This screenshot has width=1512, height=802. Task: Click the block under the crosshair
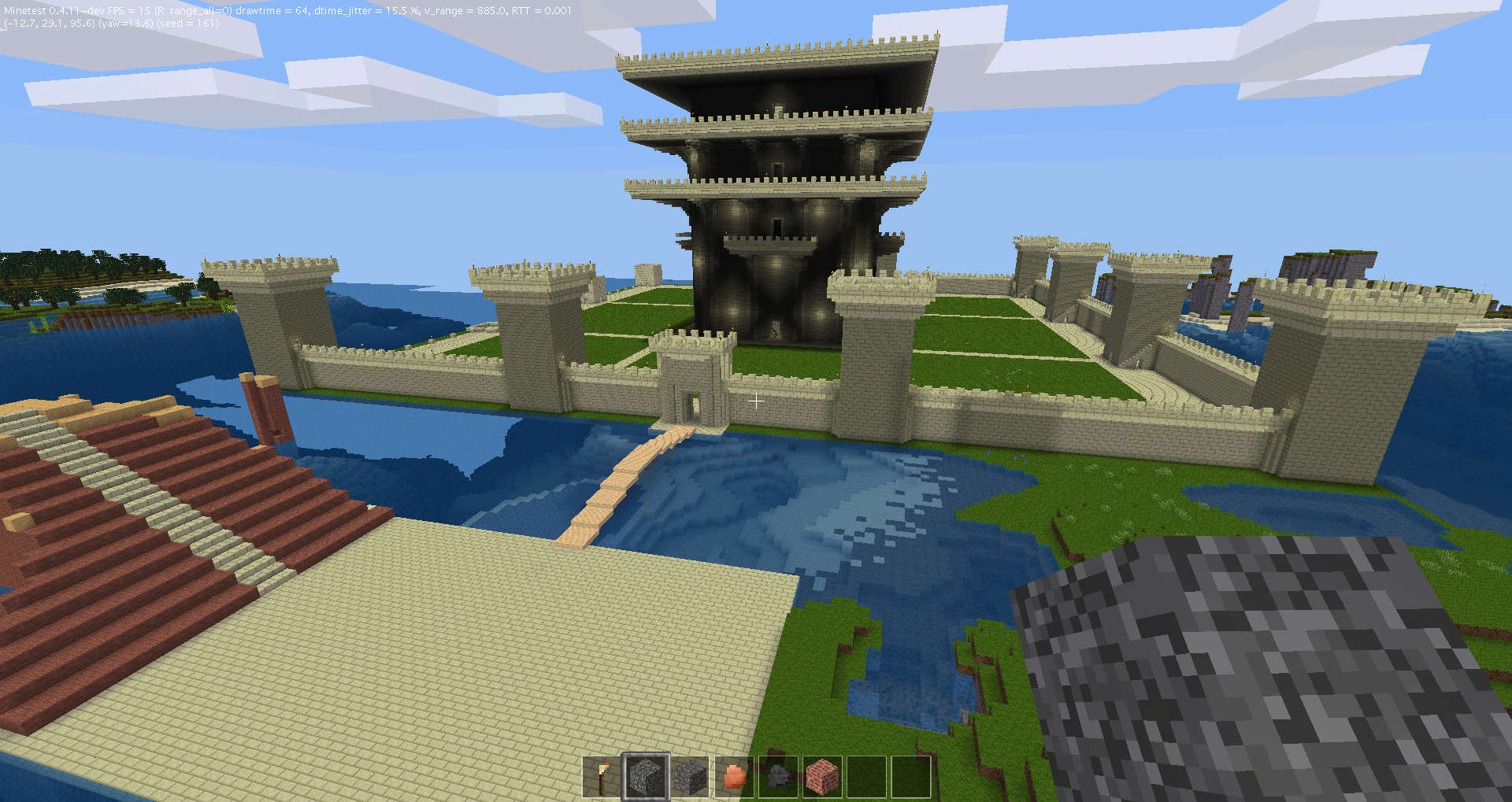click(x=758, y=402)
